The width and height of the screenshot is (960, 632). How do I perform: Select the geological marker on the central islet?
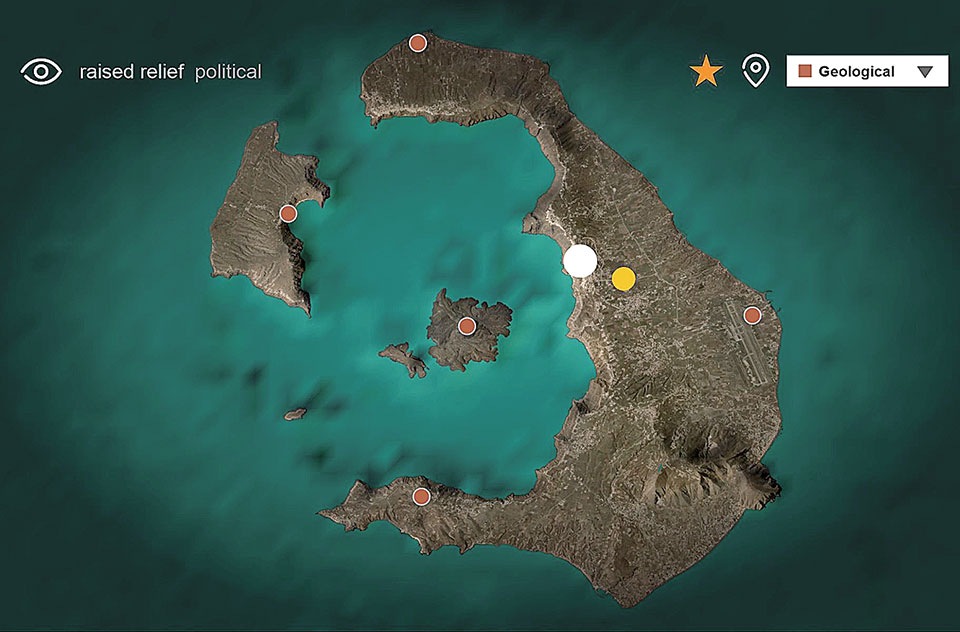[x=466, y=325]
